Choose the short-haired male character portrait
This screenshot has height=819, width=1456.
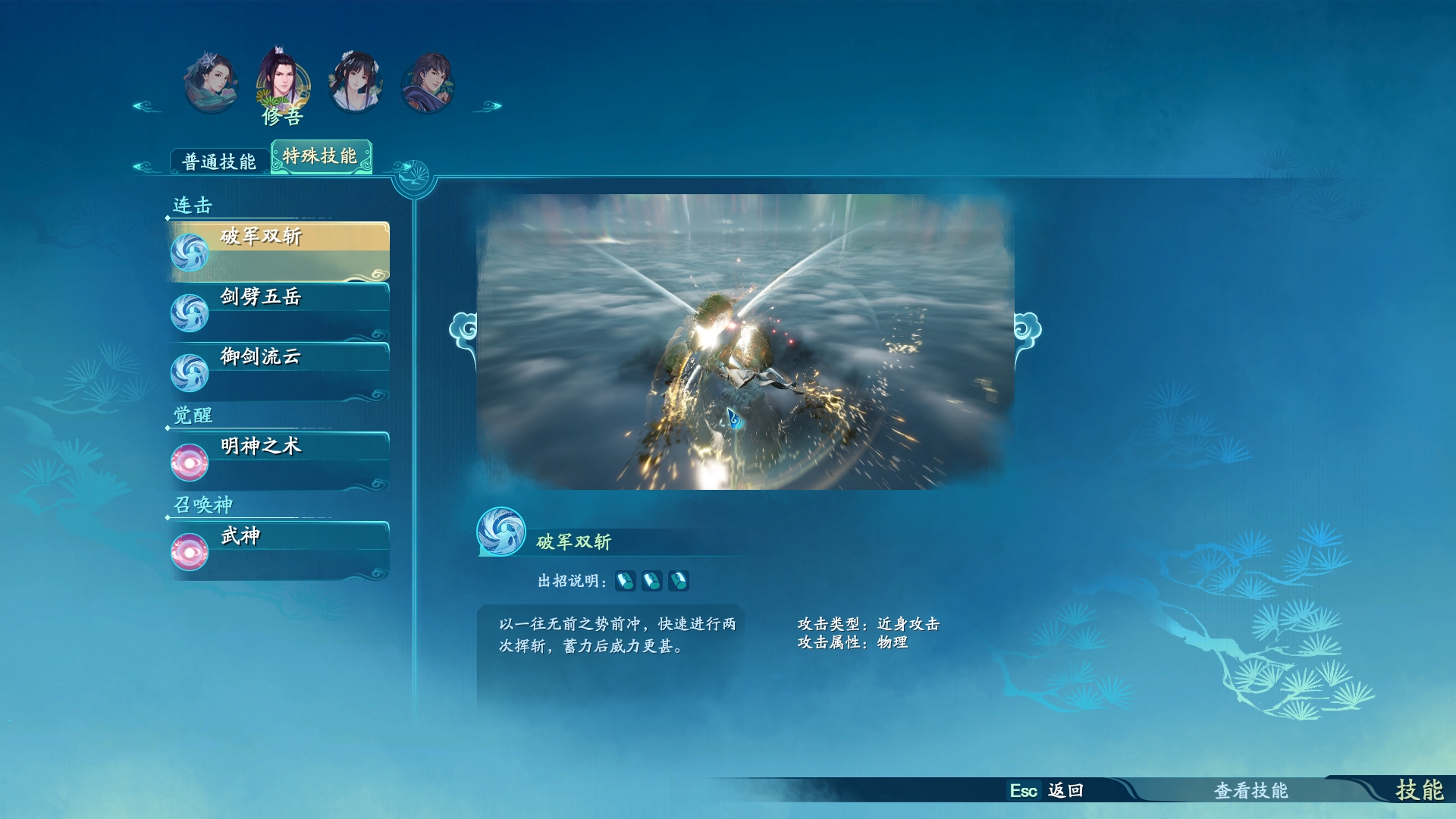427,82
